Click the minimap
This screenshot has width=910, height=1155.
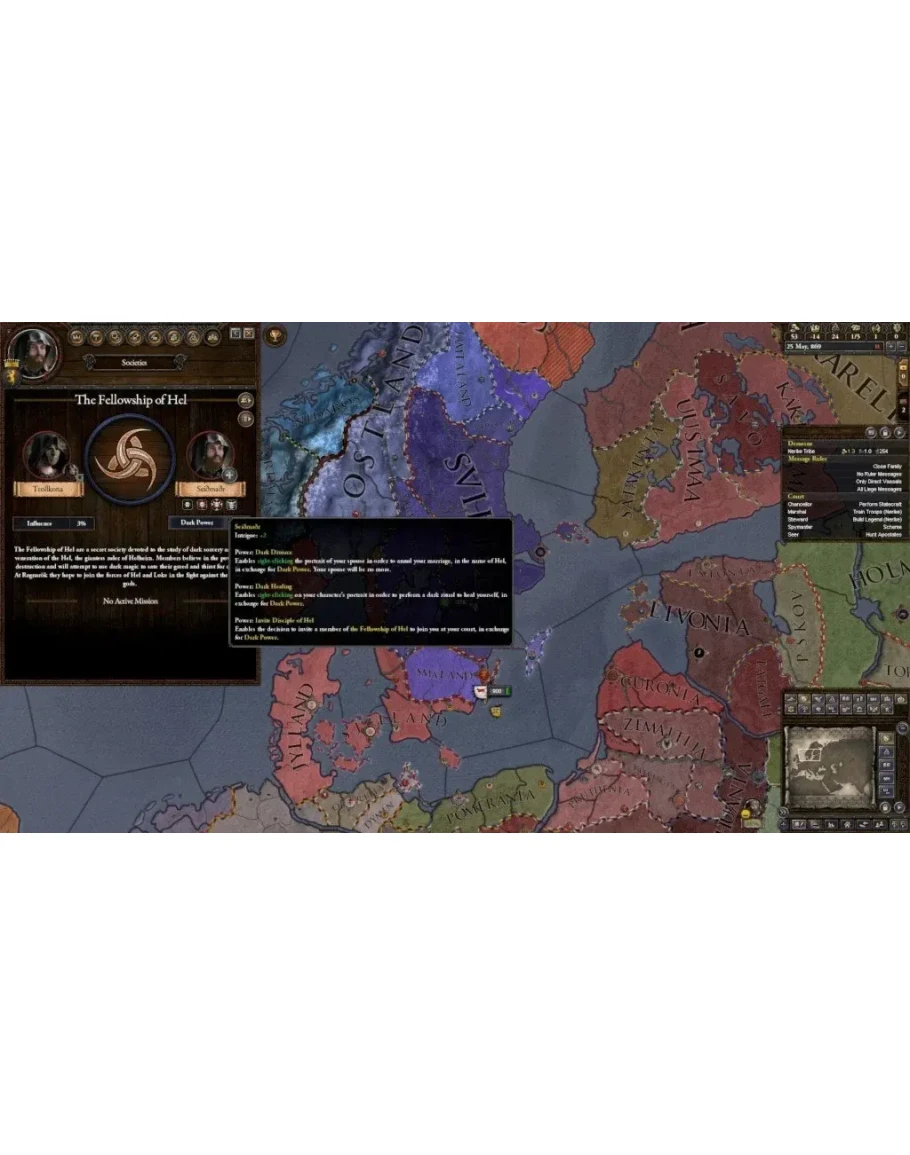pos(826,766)
